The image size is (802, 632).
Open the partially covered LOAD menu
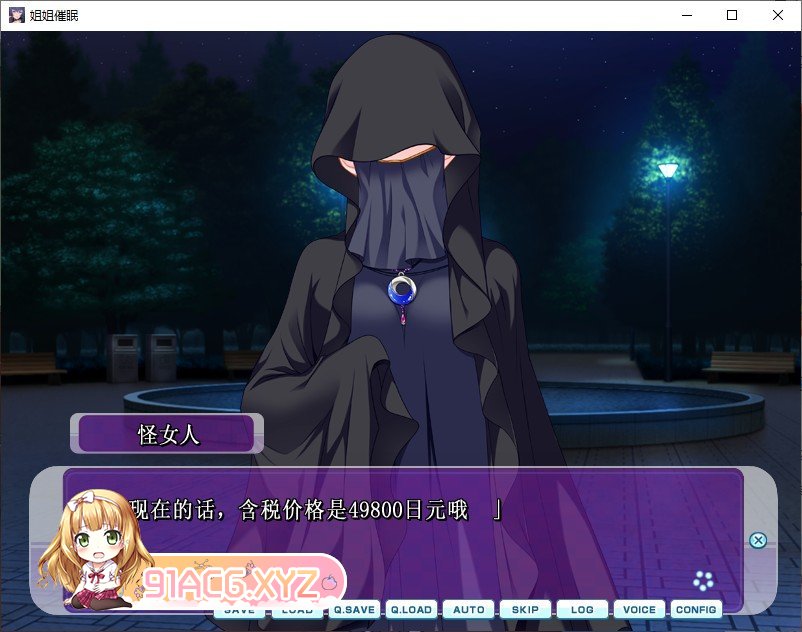click(x=297, y=610)
